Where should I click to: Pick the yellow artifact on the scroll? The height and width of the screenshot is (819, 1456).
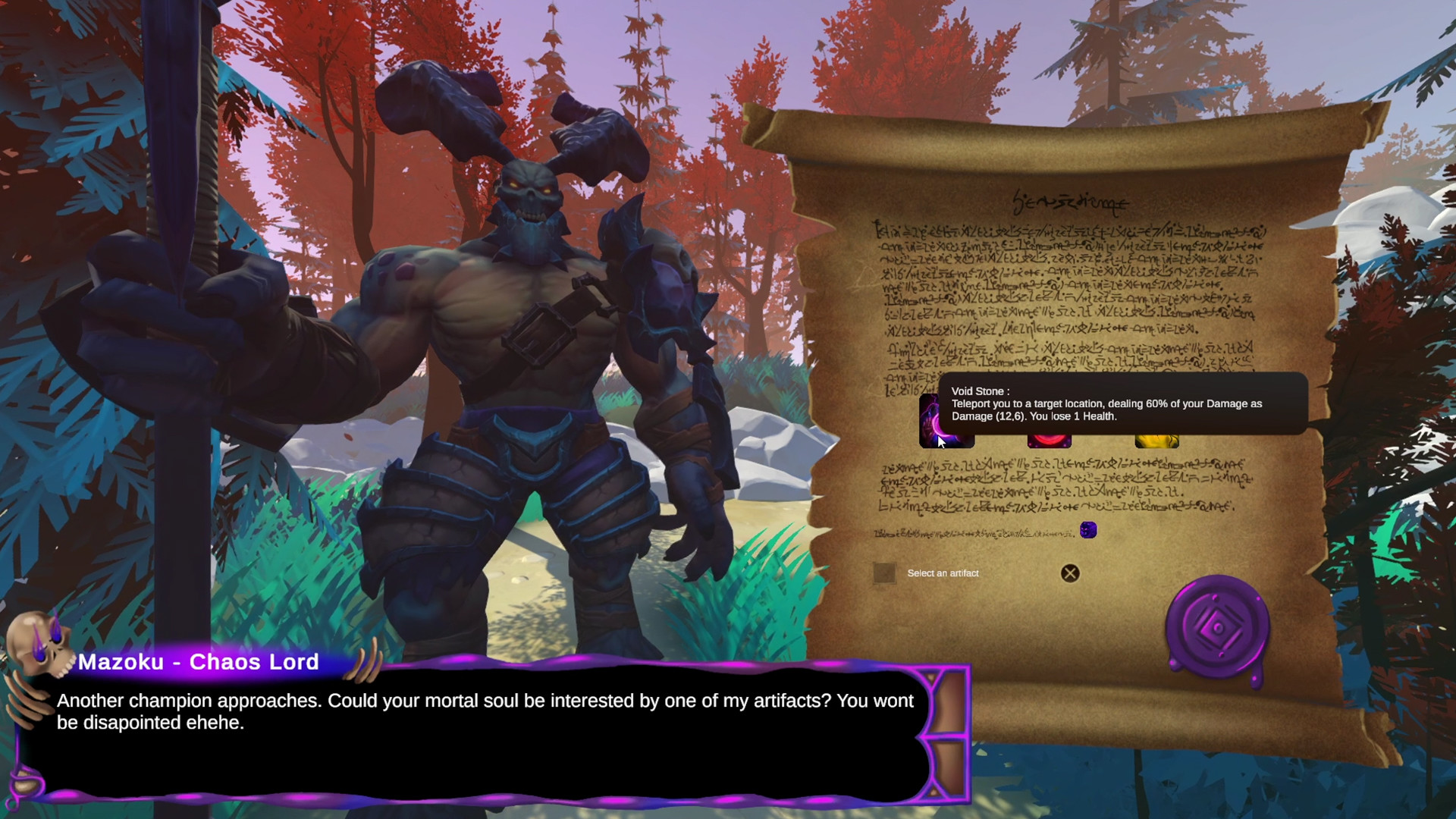click(1156, 438)
